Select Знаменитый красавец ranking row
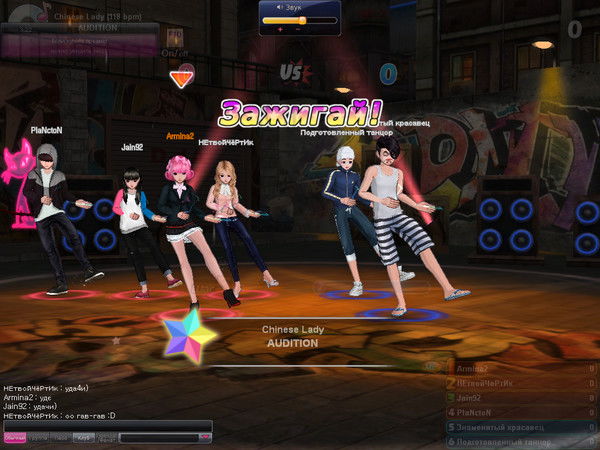The height and width of the screenshot is (450, 600). (x=515, y=427)
